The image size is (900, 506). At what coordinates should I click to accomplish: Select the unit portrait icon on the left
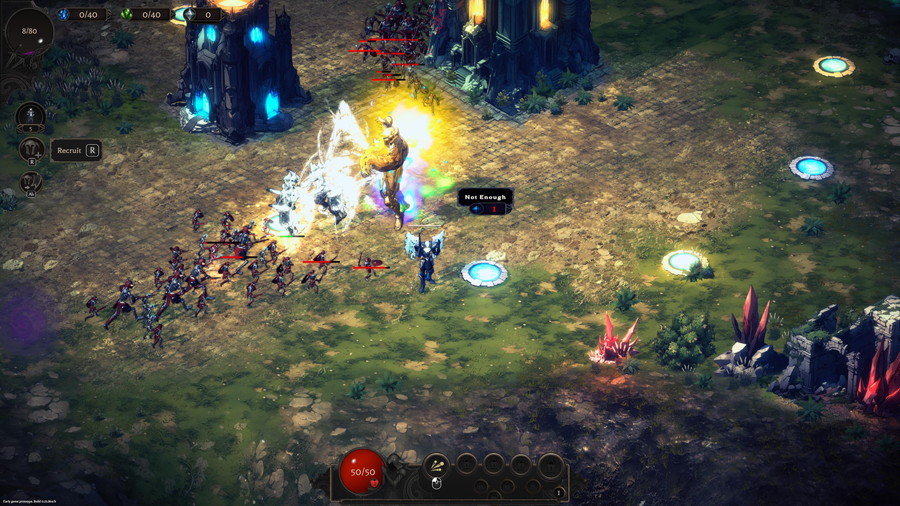tap(31, 115)
